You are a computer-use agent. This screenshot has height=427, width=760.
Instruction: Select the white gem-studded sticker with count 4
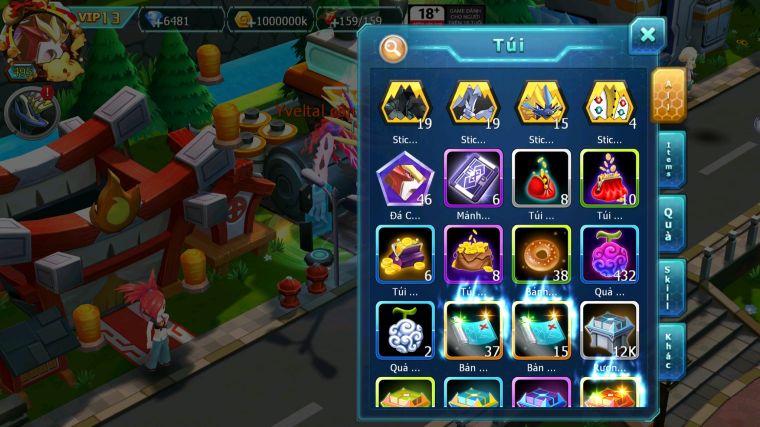click(x=609, y=103)
